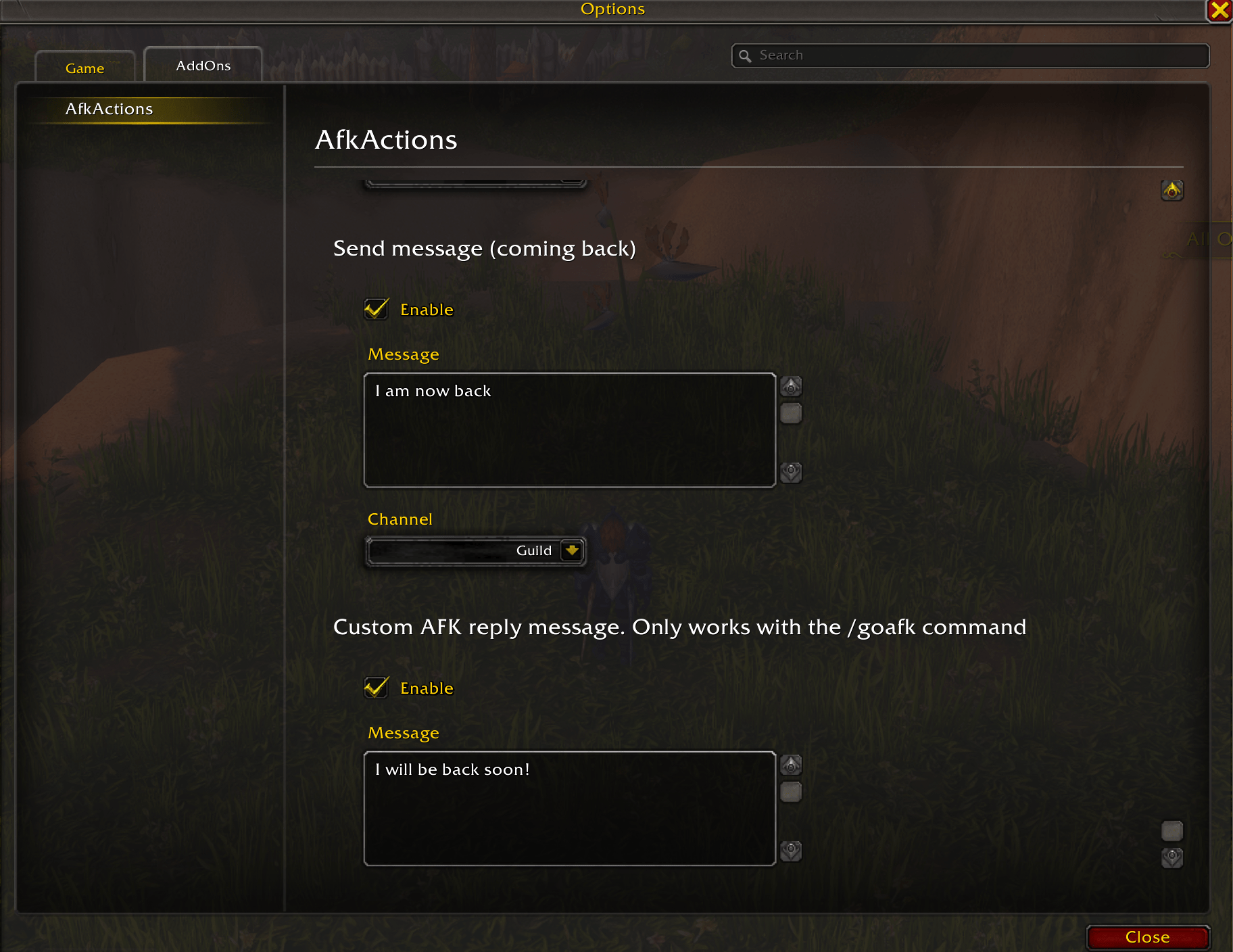Viewport: 1233px width, 952px height.
Task: Select AfkActions in the left sidebar
Action: pos(109,108)
